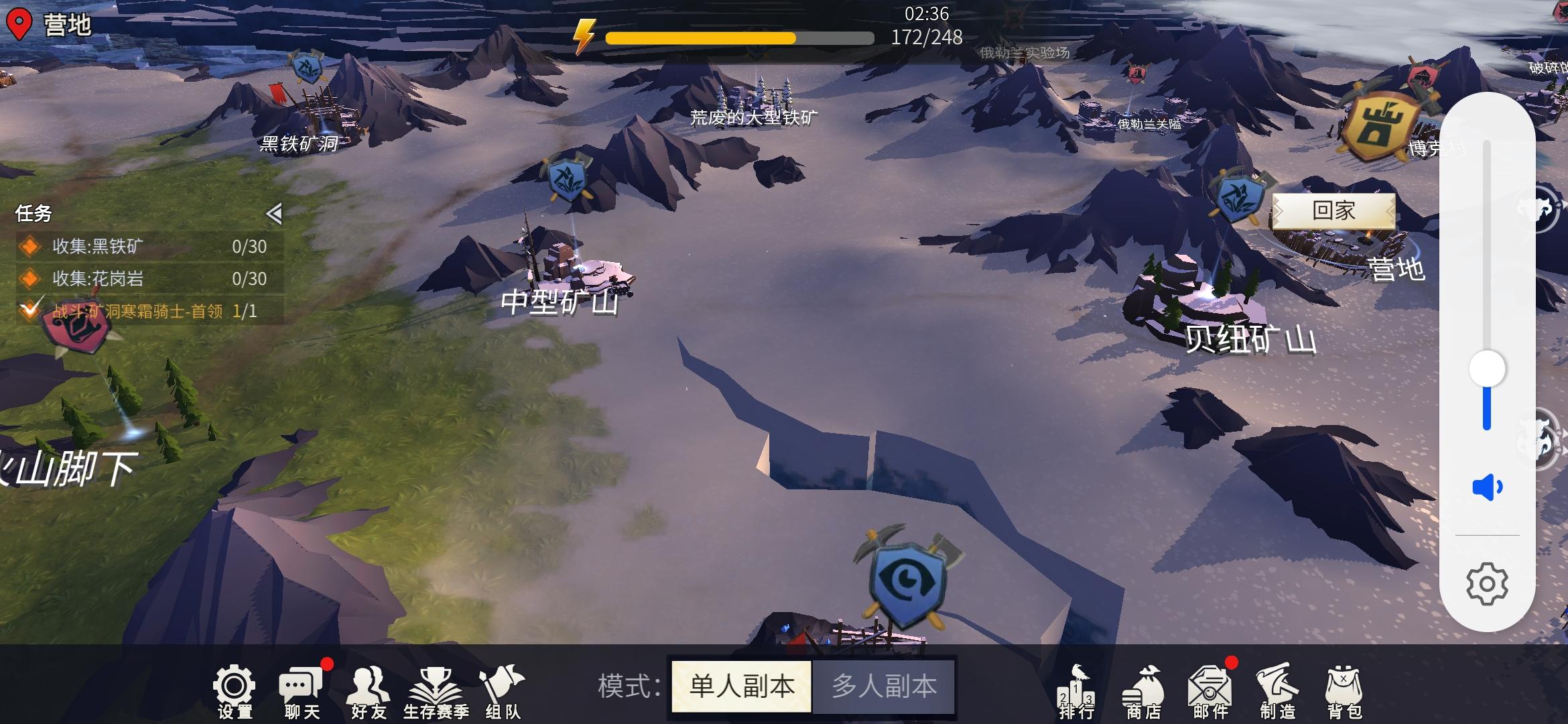
Task: Collapse the 任务 quest panel with its arrow
Action: [275, 213]
